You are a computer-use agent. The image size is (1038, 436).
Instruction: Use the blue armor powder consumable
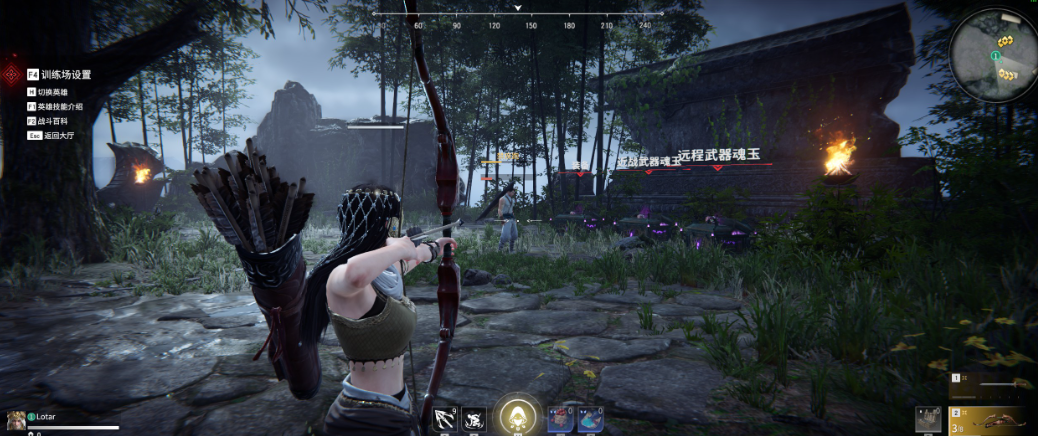(590, 420)
